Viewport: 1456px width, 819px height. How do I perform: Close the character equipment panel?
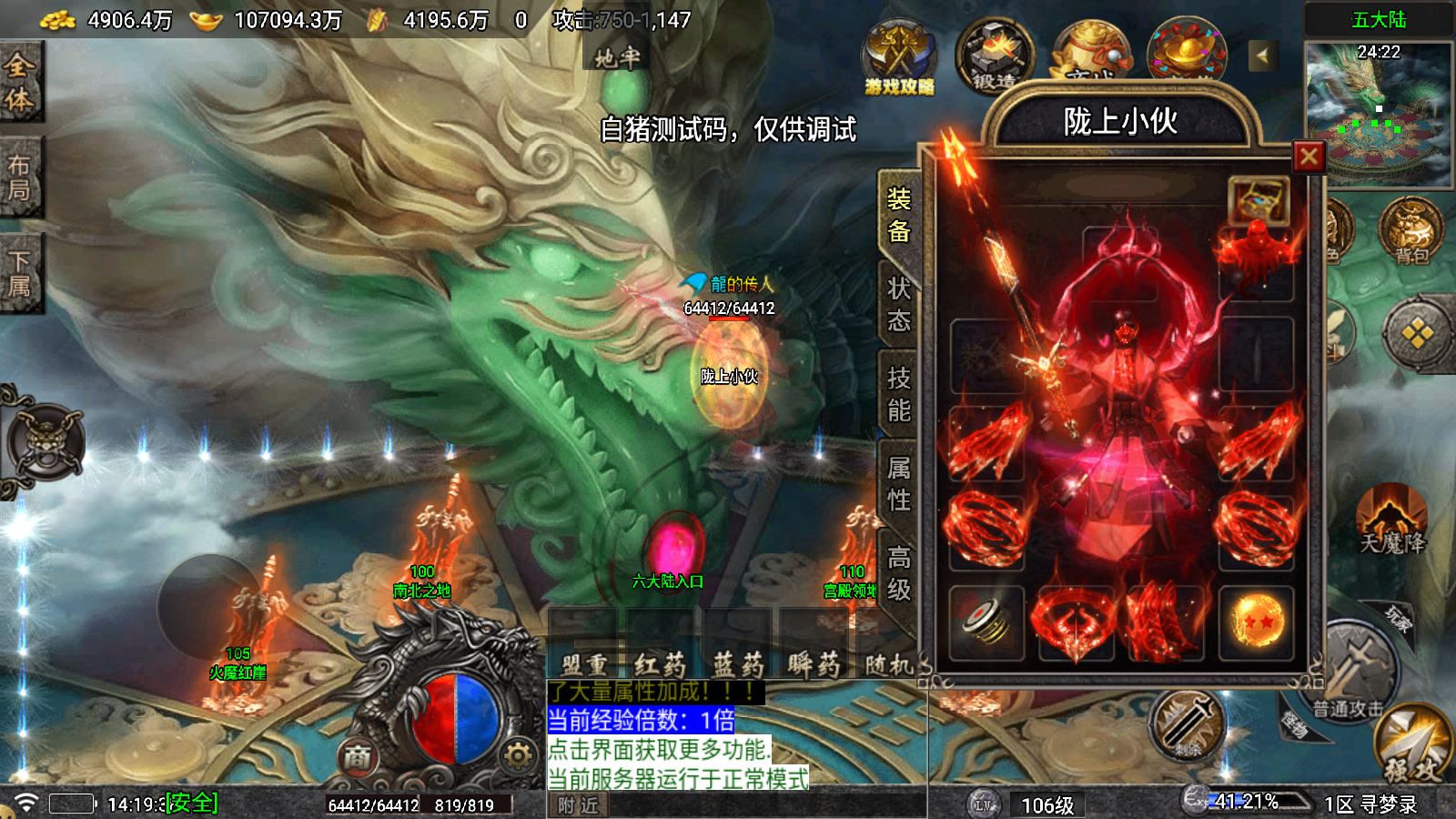(1309, 157)
